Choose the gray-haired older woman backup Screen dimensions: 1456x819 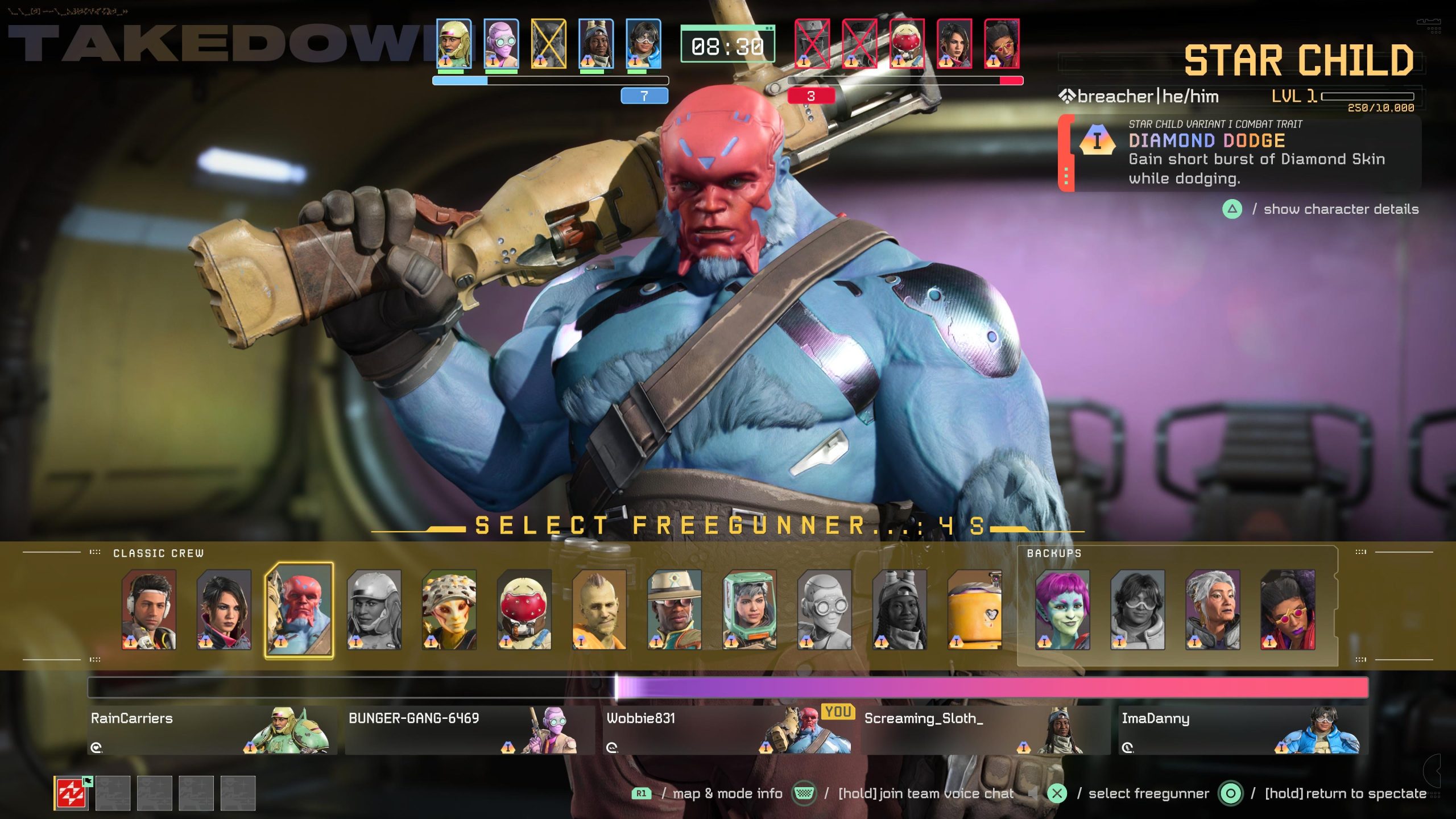[1213, 610]
